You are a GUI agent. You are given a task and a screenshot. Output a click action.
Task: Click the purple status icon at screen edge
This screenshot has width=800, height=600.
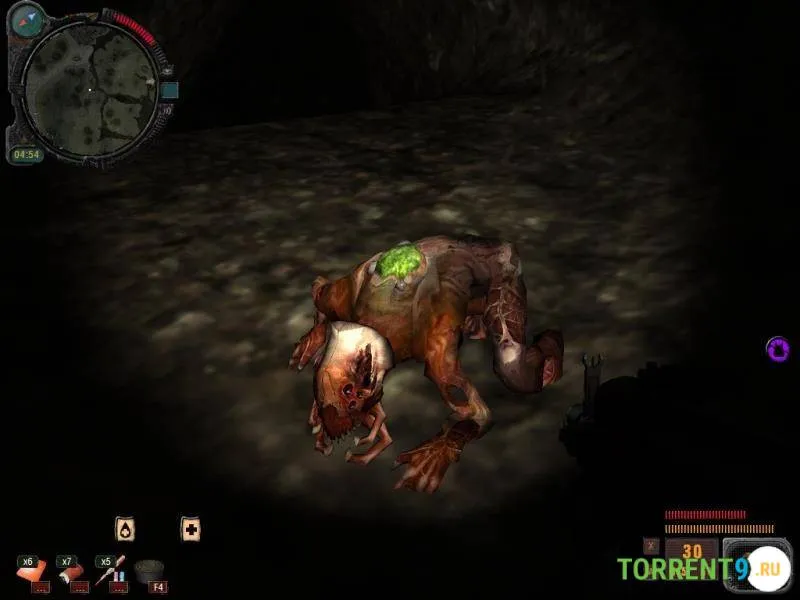[778, 349]
